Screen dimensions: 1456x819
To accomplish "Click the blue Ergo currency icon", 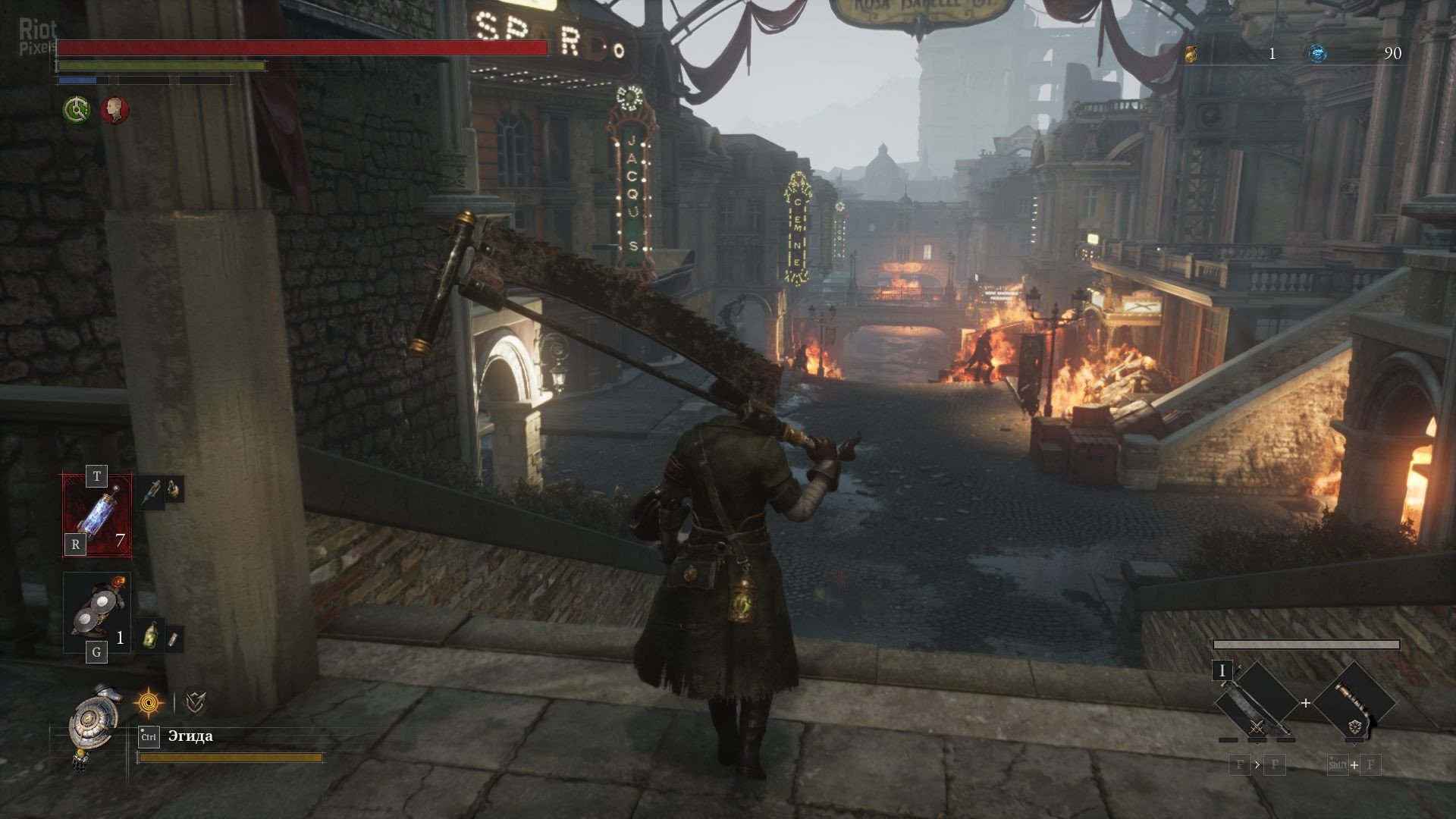I will tap(1319, 53).
